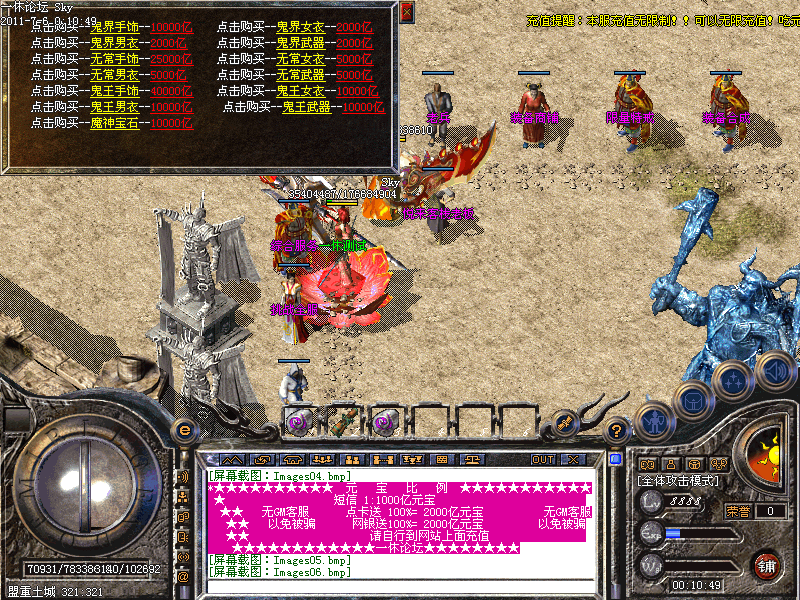Buy the 鬼界手饰 for 10000亿
Viewport: 800px width, 600px height.
pos(115,26)
